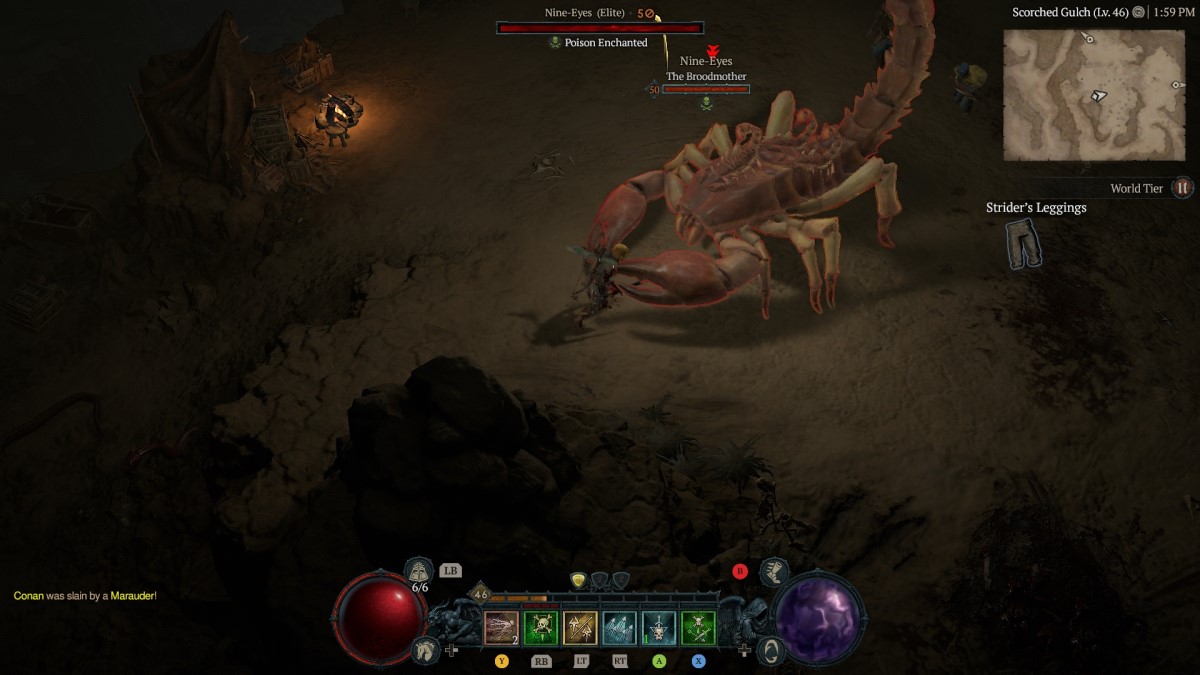The image size is (1200, 675).
Task: Click the round swirl icon beside the purple orb
Action: pos(770,650)
